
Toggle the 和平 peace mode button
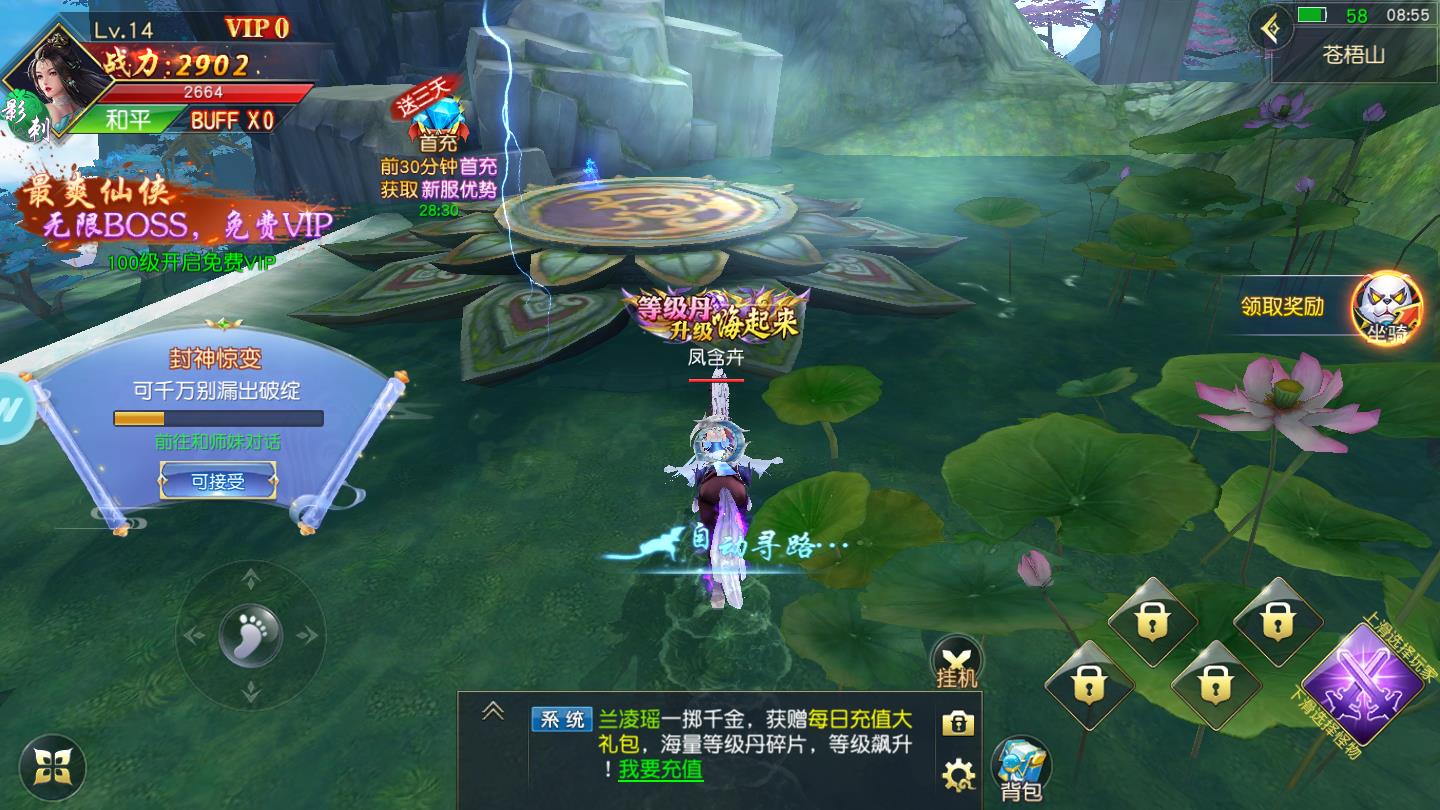[128, 120]
